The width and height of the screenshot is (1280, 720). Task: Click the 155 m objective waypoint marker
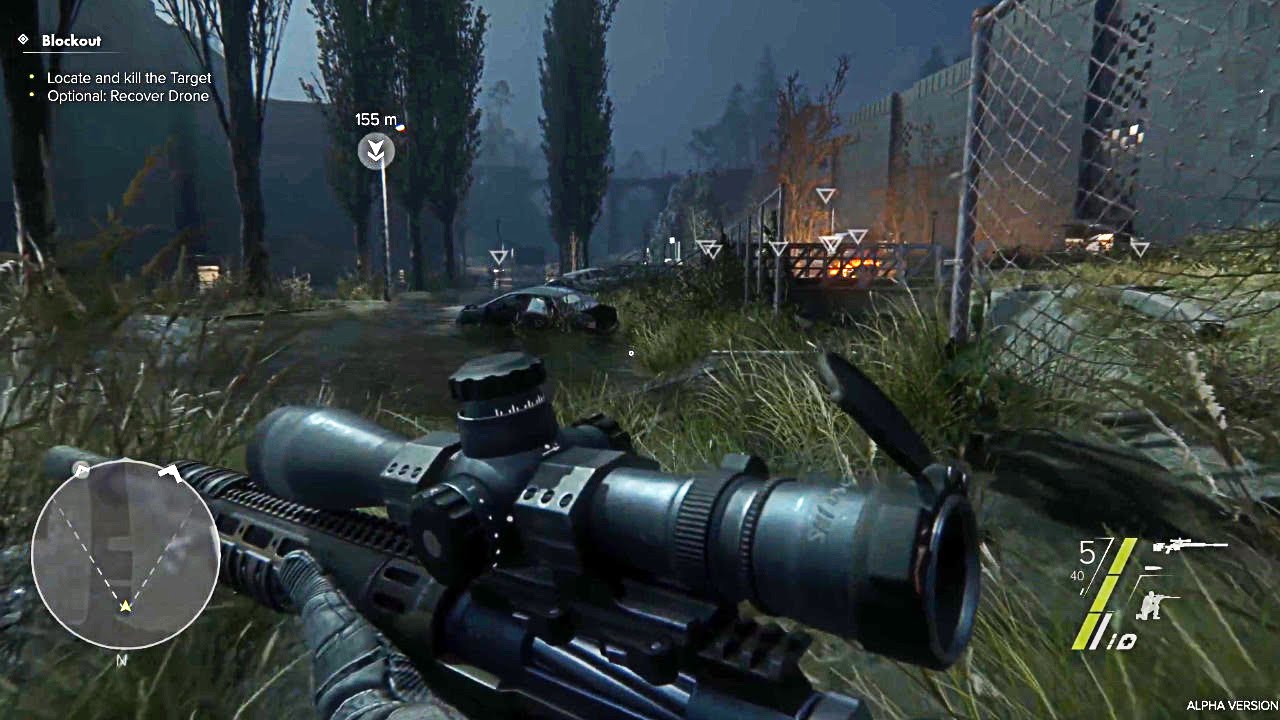tap(376, 151)
